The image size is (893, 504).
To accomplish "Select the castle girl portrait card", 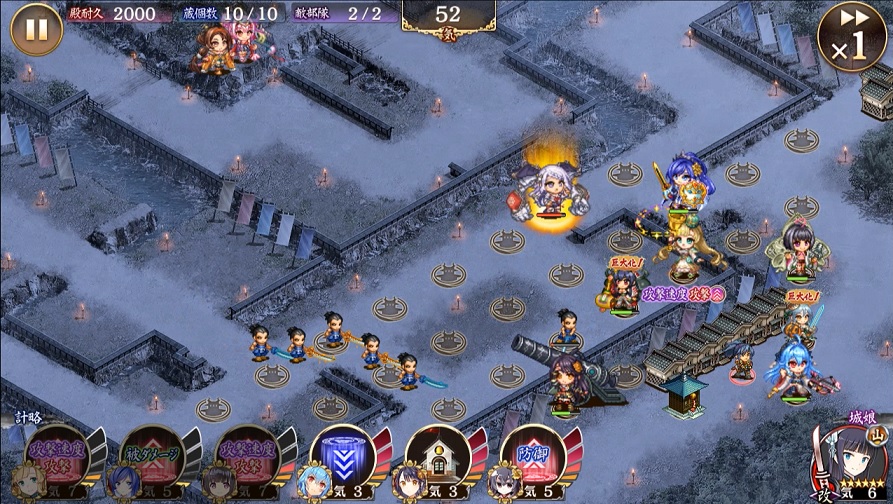I will 850,462.
